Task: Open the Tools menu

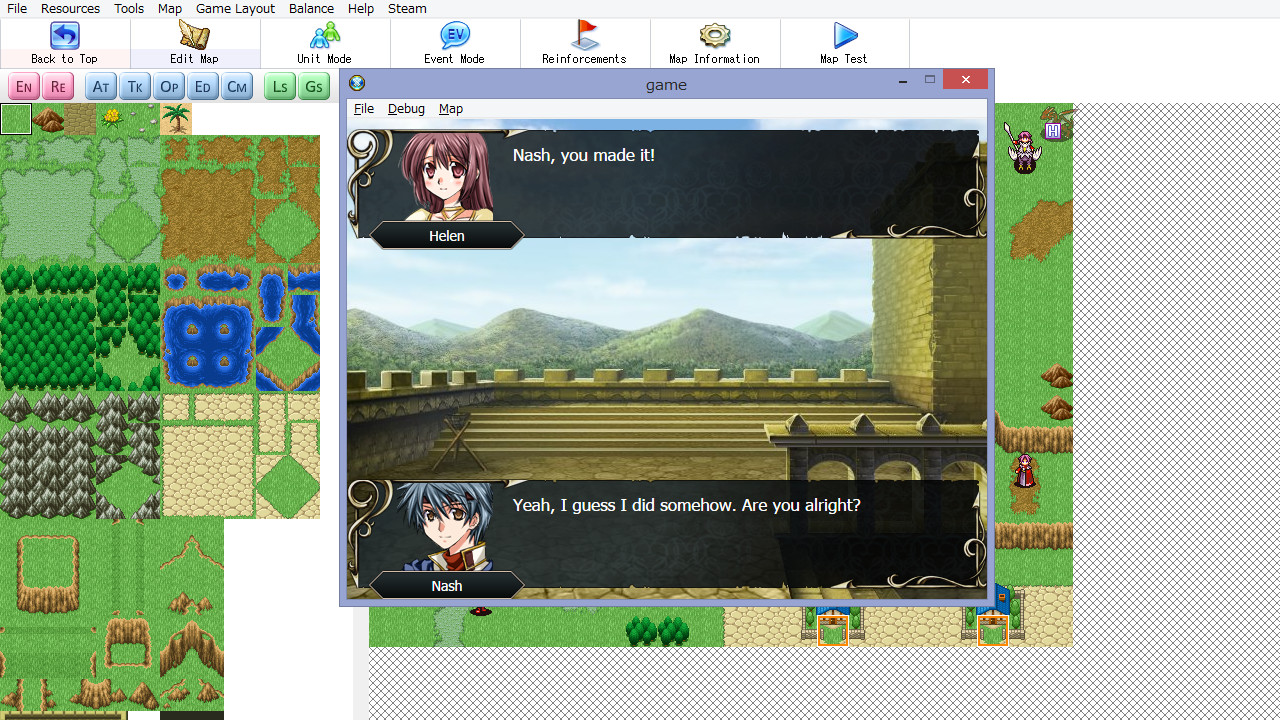Action: 128,8
